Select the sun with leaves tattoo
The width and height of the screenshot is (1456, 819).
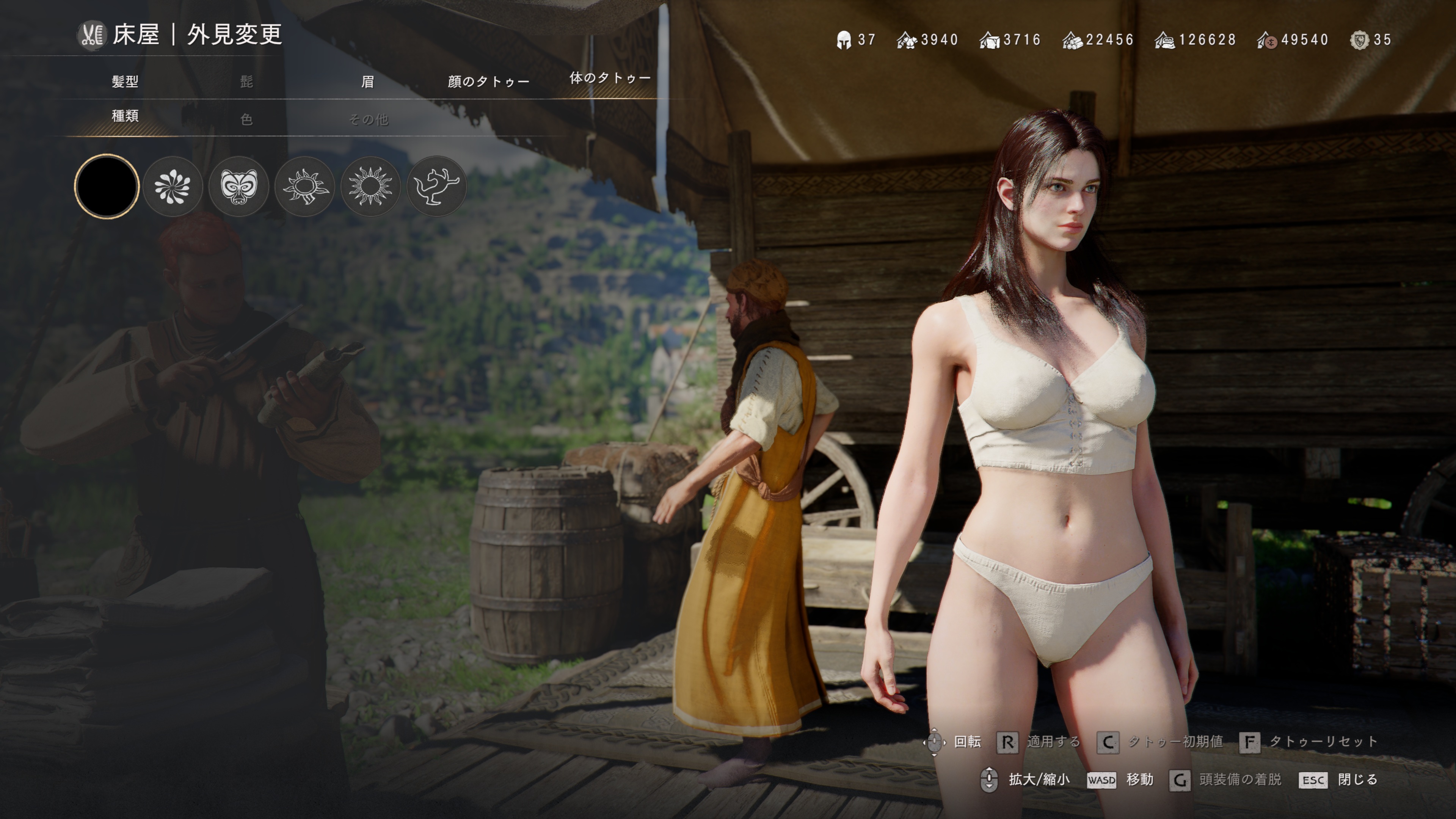click(x=304, y=187)
